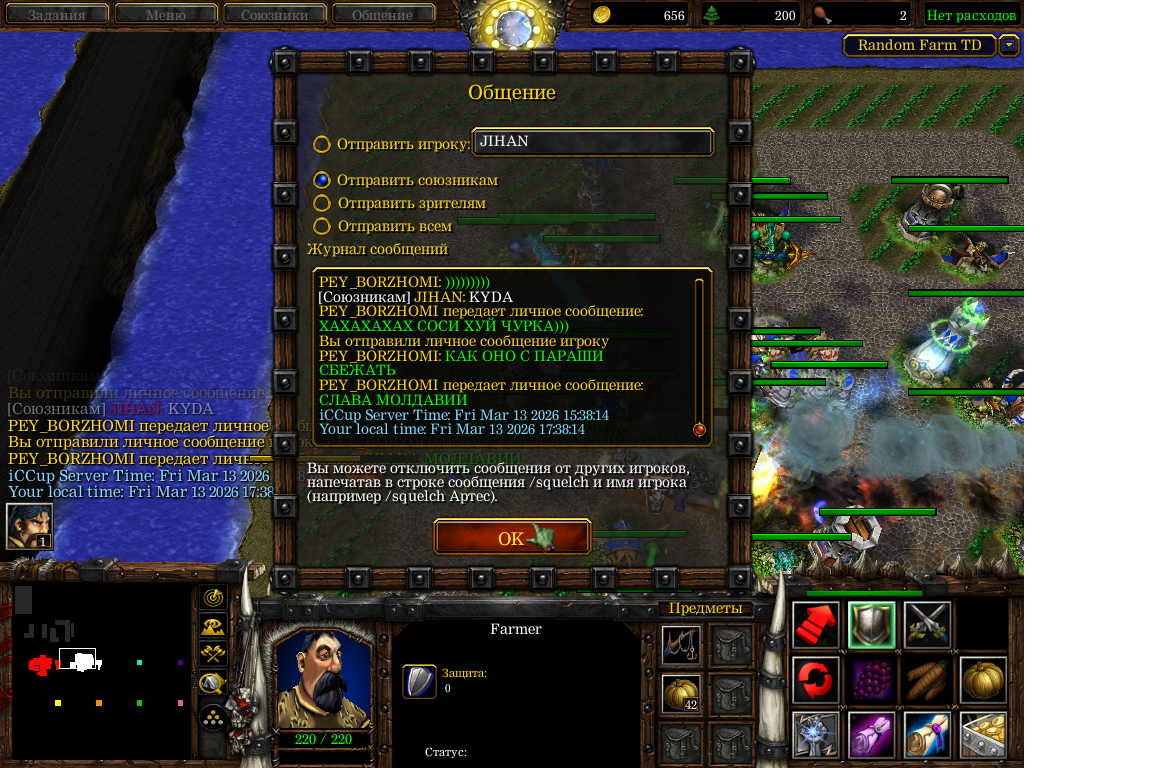Choose "Отправить союзникам" radio option
Screen dimensions: 1152x768
[x=322, y=180]
